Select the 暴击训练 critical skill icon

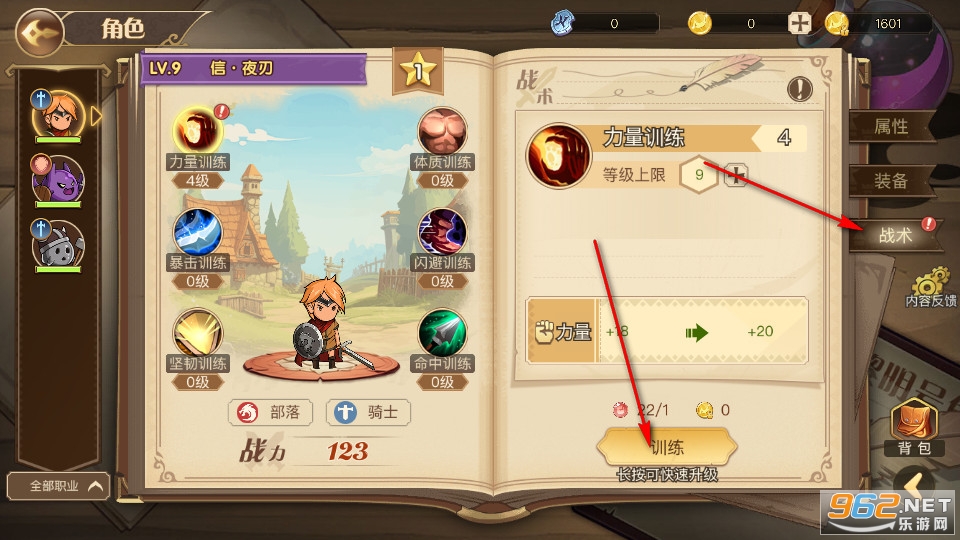pos(197,231)
